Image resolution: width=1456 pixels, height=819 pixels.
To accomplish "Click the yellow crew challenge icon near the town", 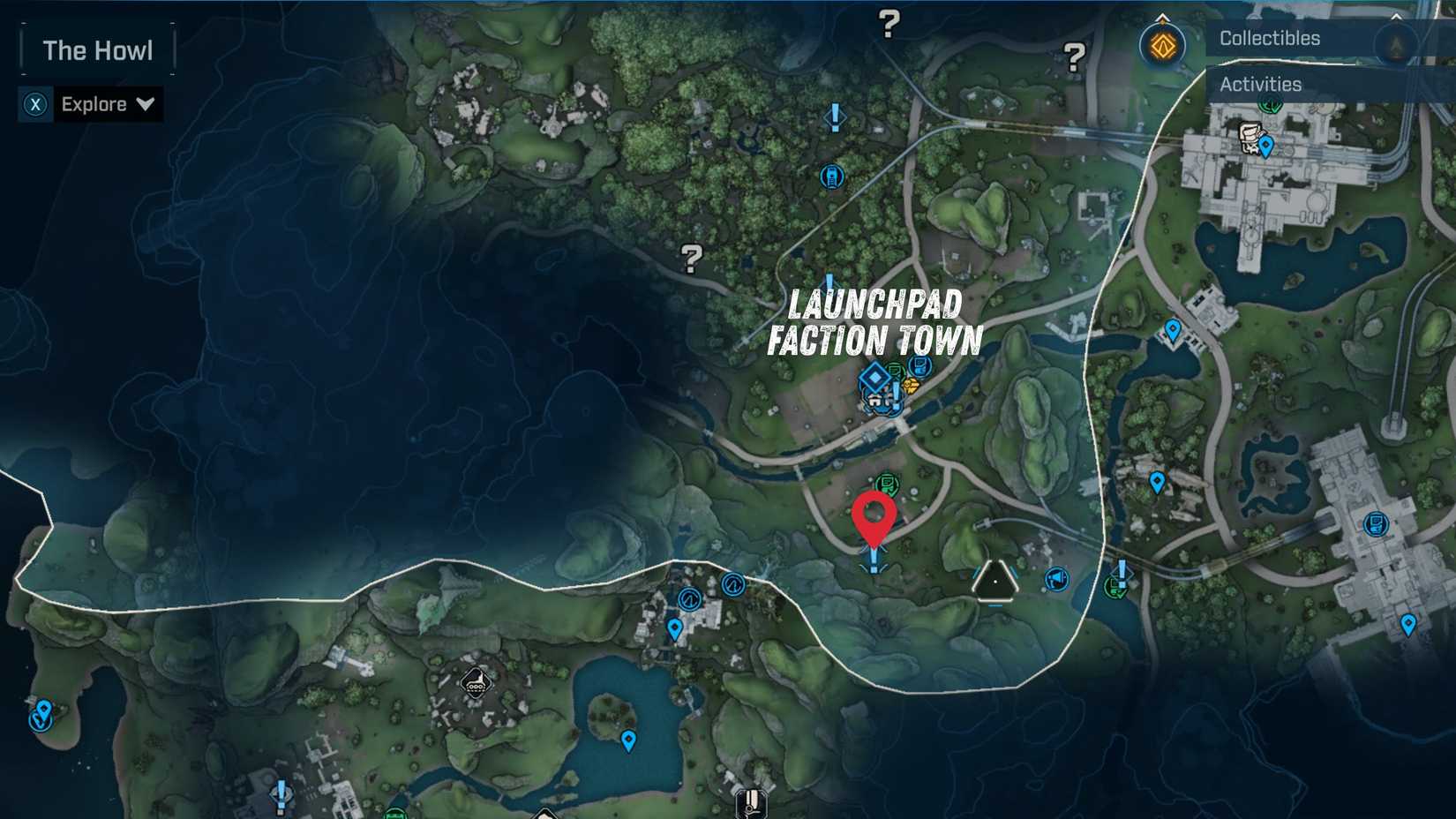I will tap(912, 386).
